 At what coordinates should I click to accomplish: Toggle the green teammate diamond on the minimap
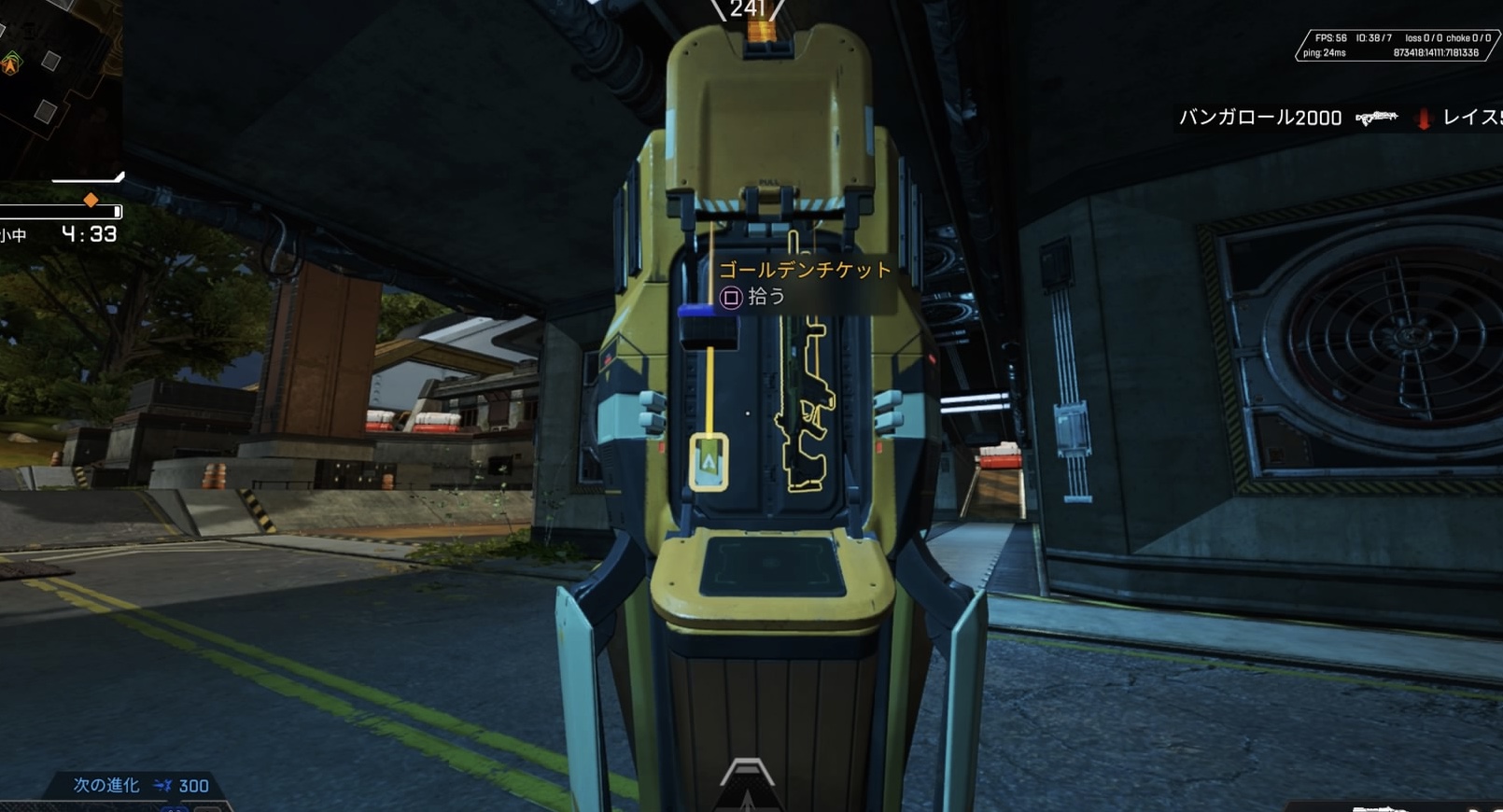[x=12, y=58]
